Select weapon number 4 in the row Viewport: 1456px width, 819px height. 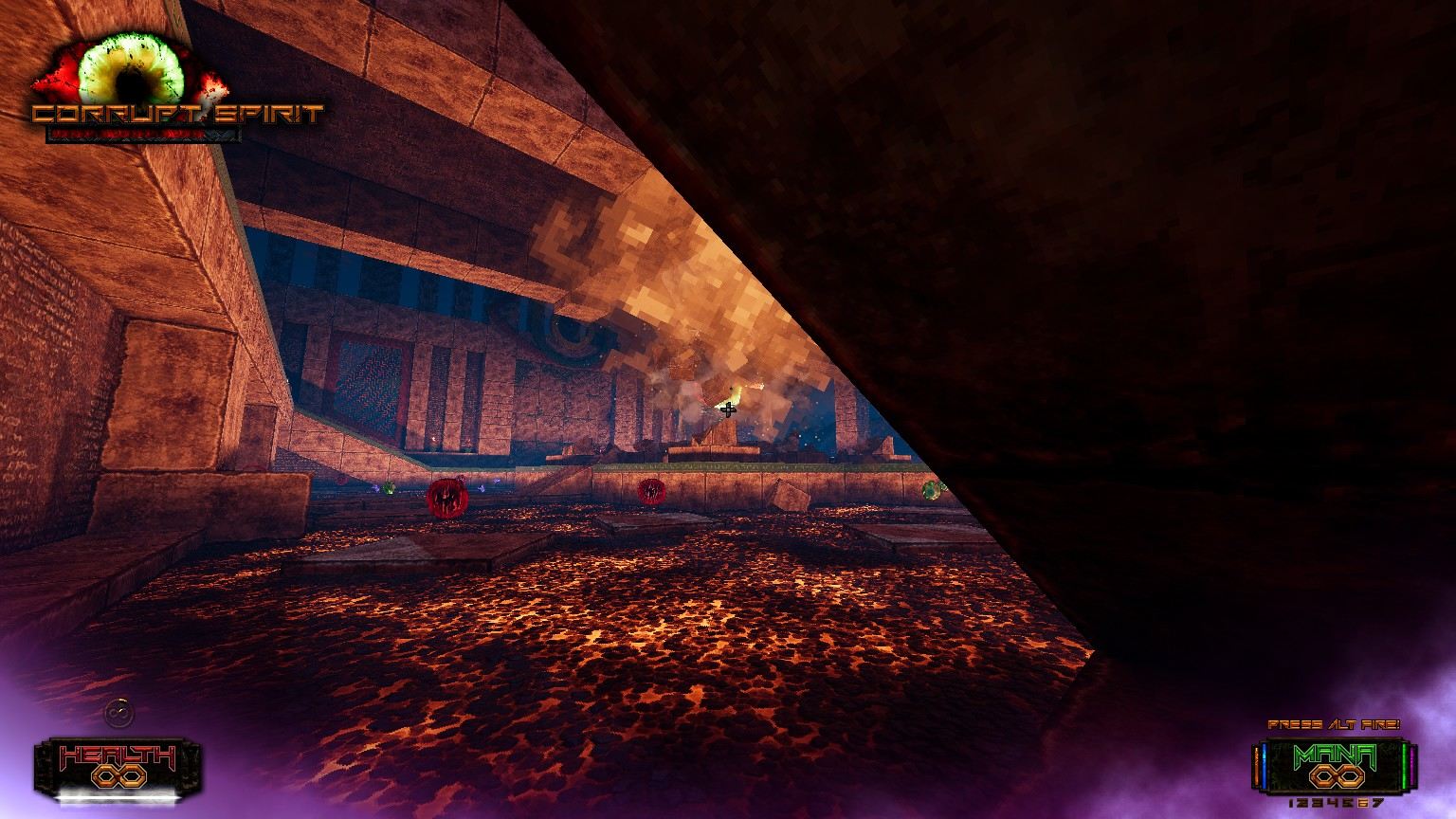1334,804
